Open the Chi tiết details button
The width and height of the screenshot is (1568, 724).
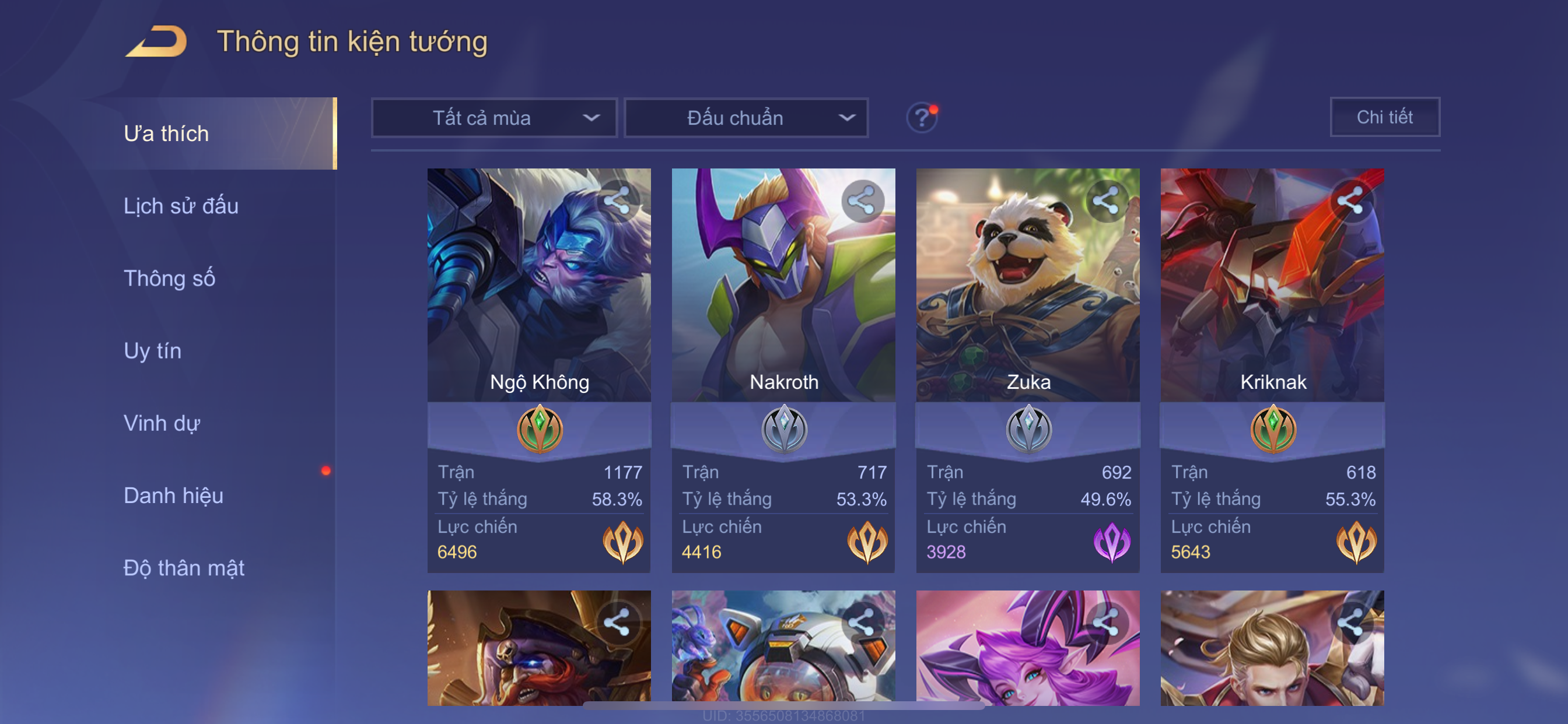point(1384,117)
